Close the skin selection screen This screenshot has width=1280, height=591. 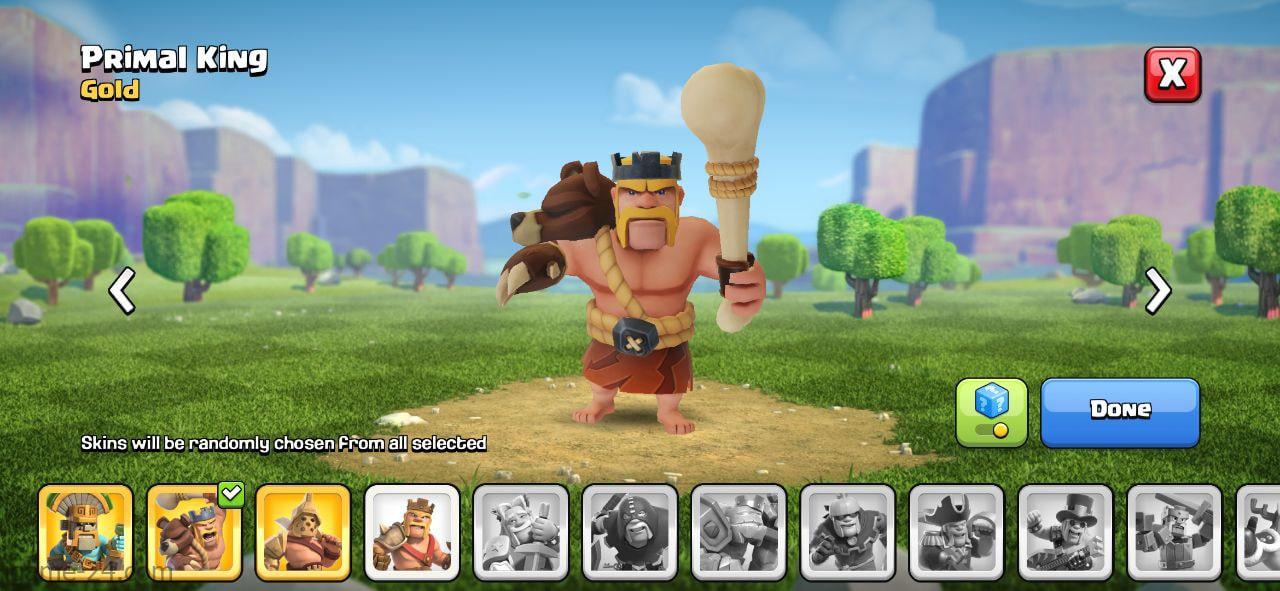coord(1172,74)
